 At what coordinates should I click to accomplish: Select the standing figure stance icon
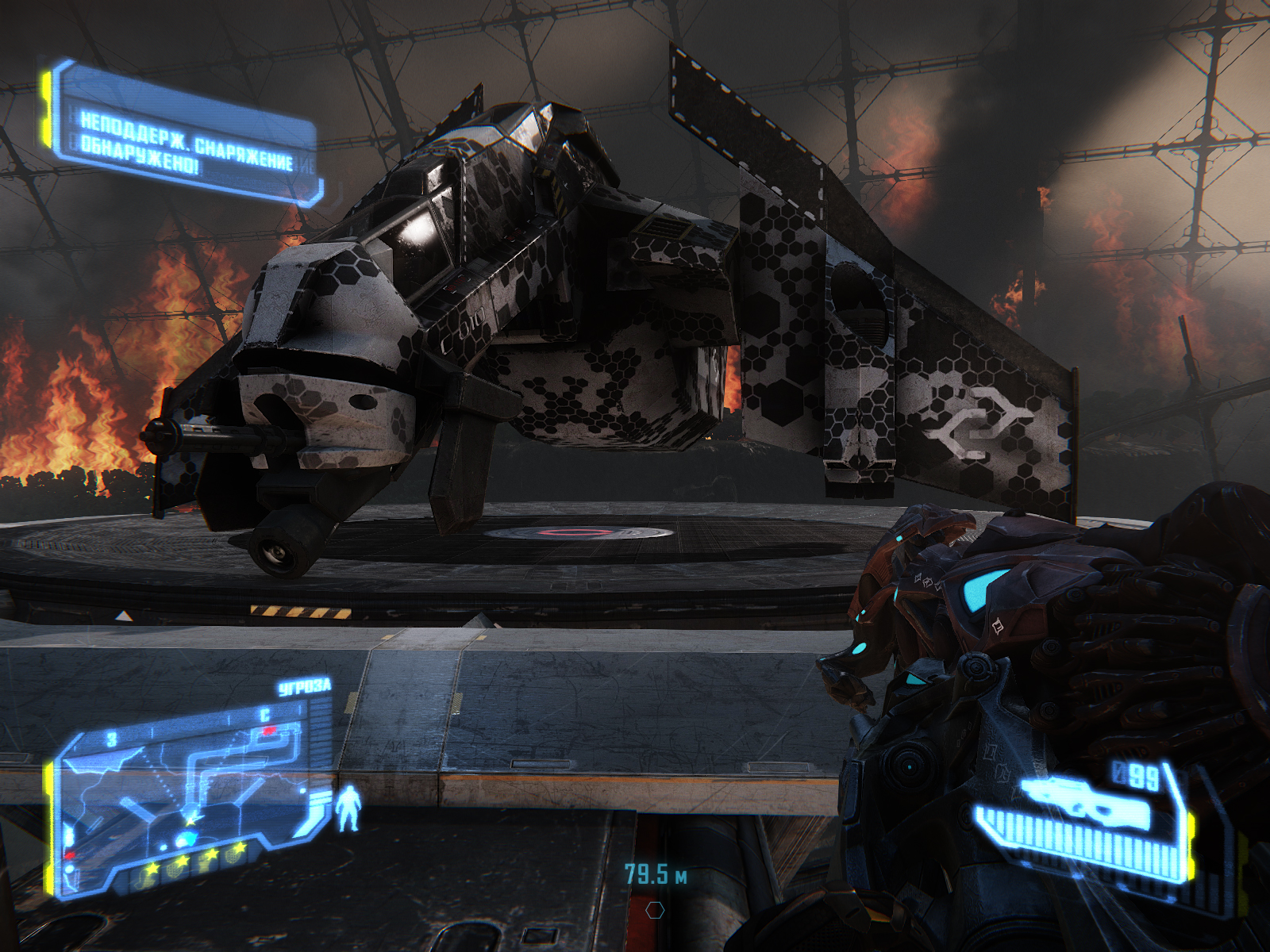tap(347, 809)
